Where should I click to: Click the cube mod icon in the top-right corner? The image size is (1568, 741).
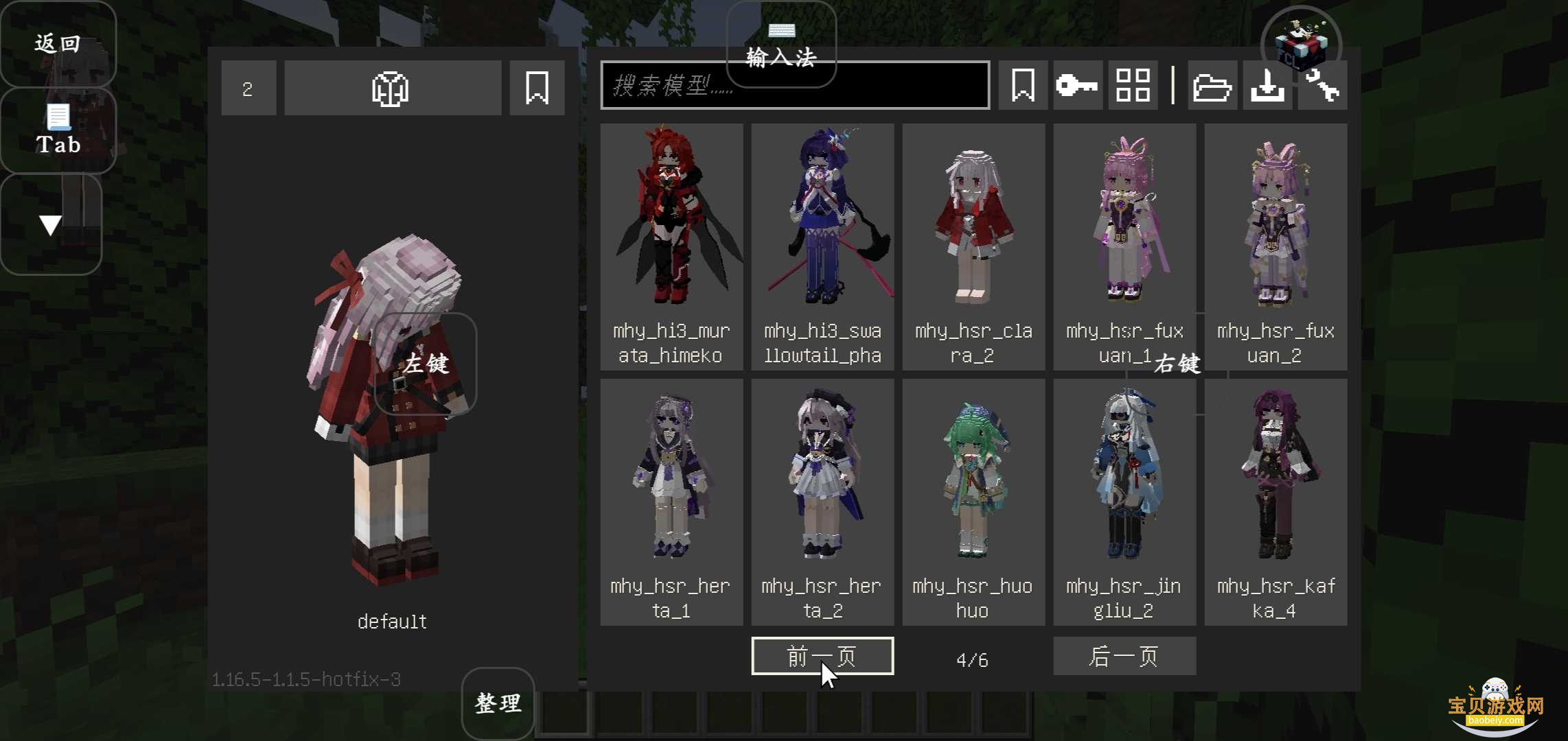pyautogui.click(x=1301, y=45)
